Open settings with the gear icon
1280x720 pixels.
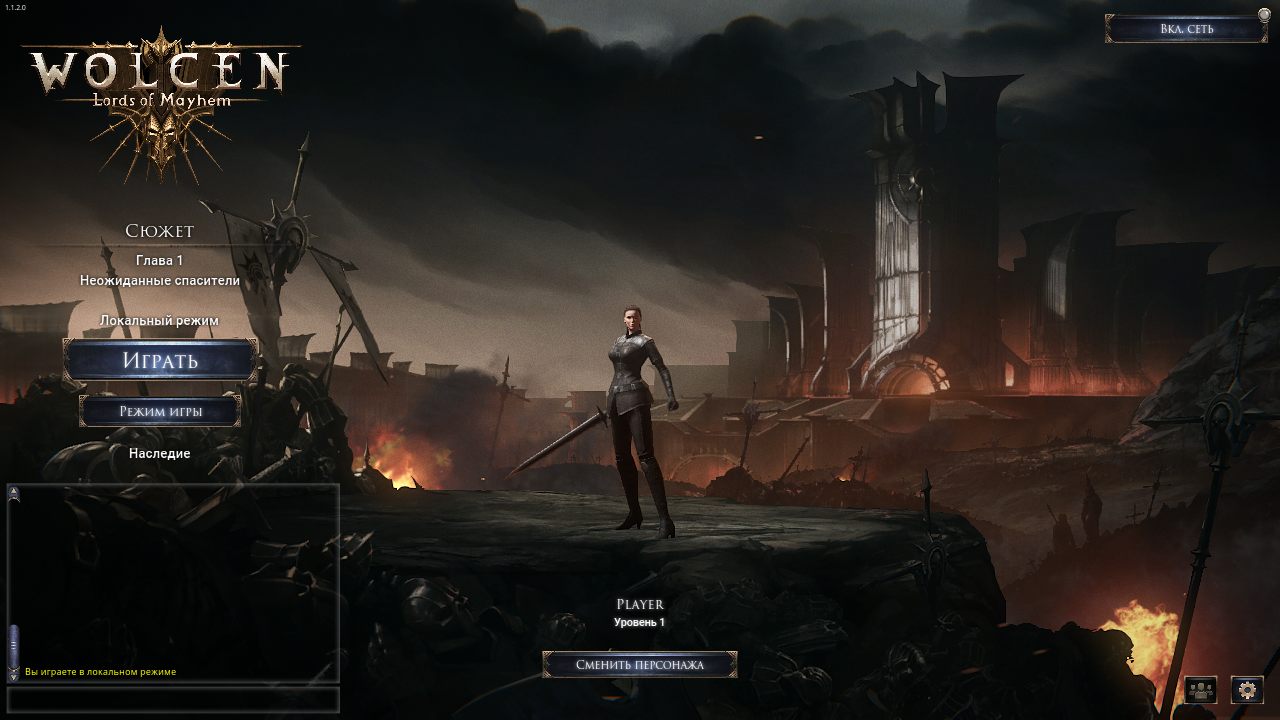pyautogui.click(x=1247, y=690)
